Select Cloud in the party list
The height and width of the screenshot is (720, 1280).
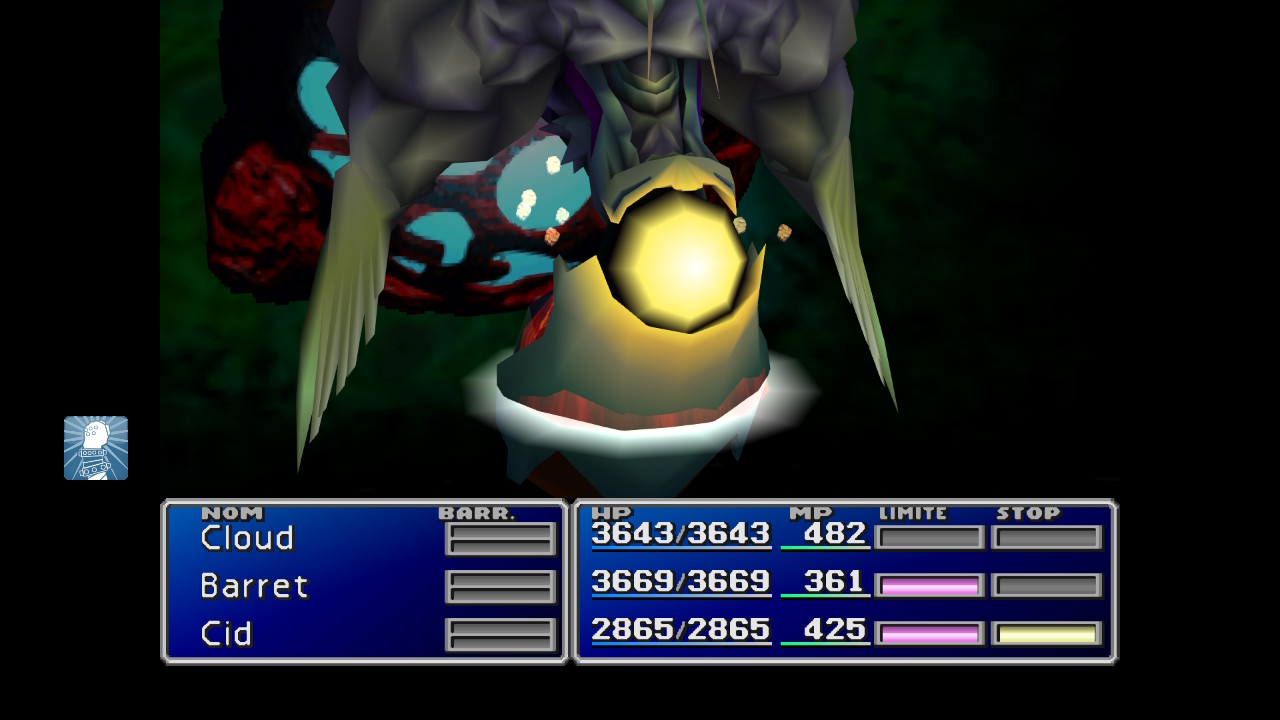coord(247,538)
